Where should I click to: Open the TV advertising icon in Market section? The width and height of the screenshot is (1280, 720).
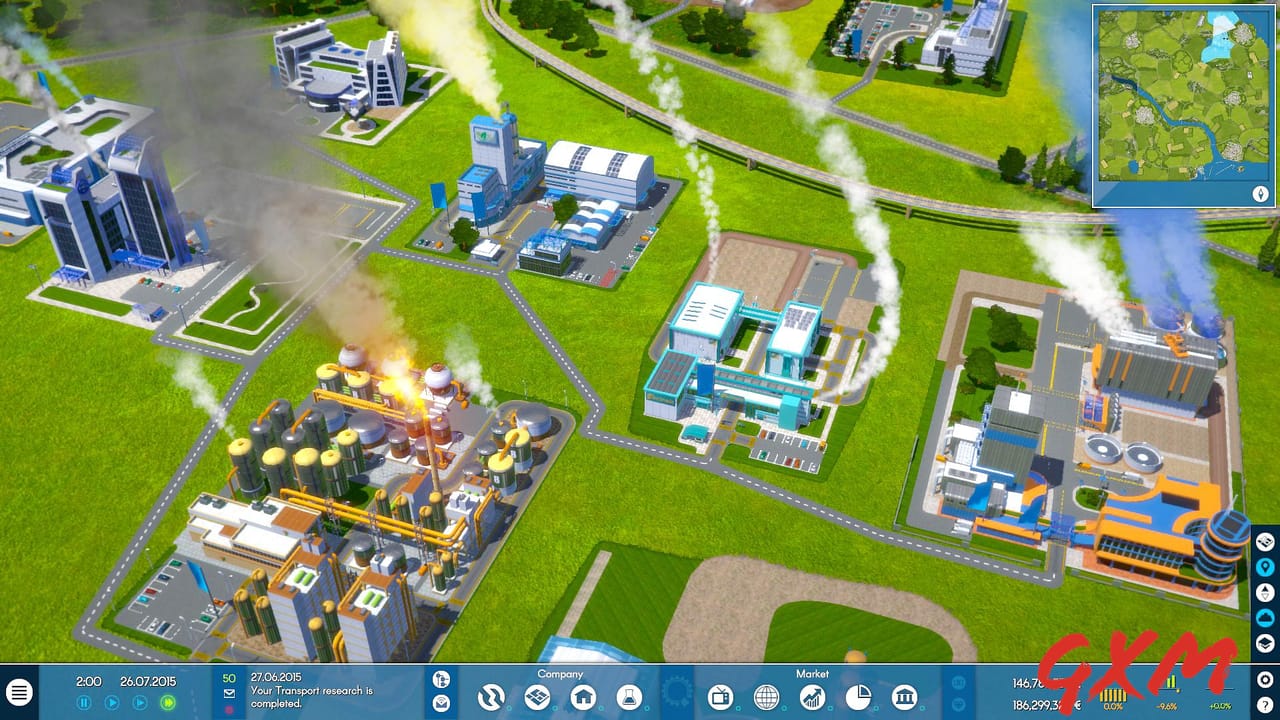(x=721, y=698)
